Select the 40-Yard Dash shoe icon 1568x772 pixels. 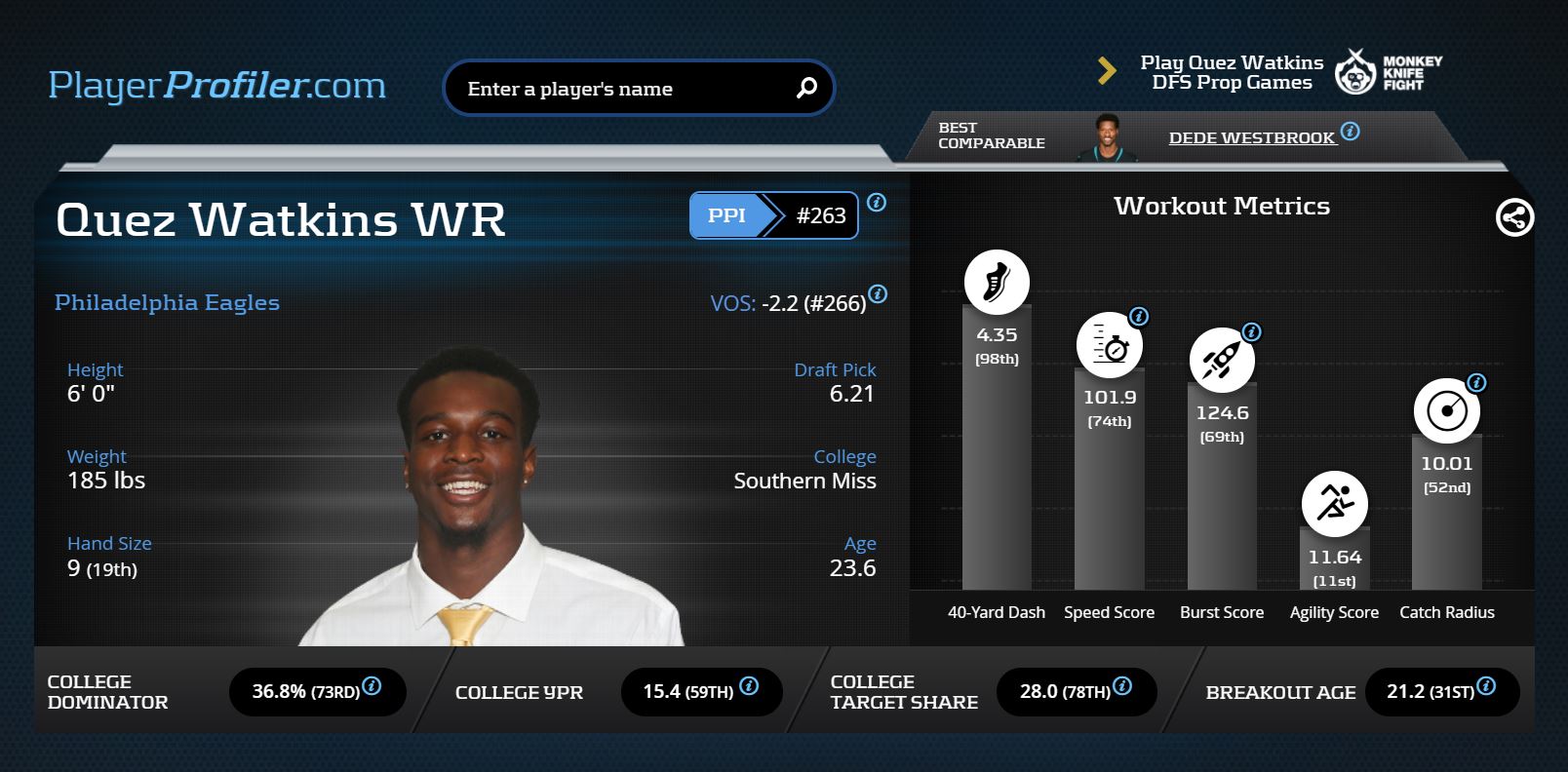click(997, 283)
